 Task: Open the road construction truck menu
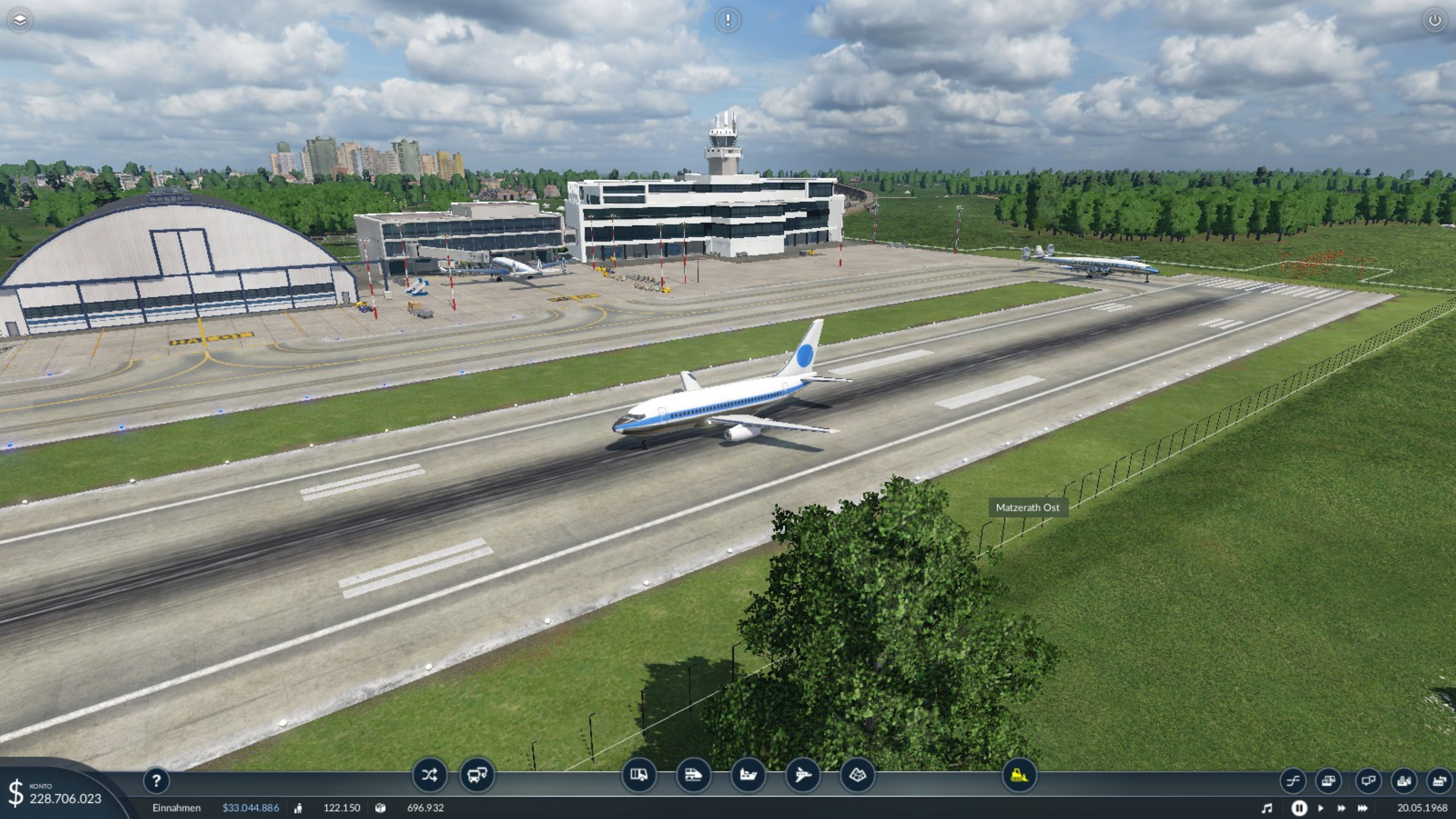pyautogui.click(x=639, y=775)
